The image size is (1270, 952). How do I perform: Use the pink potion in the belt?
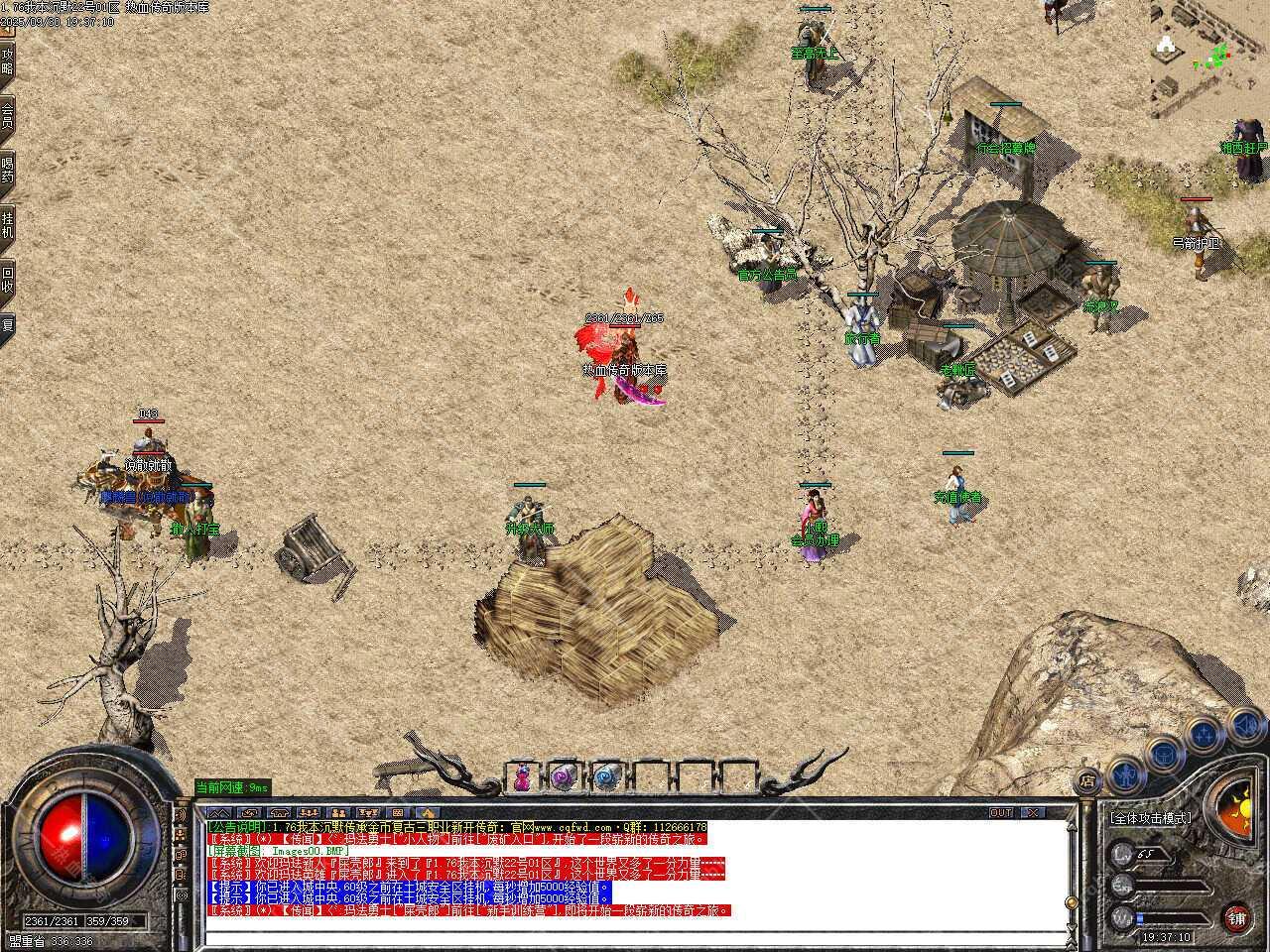pyautogui.click(x=522, y=777)
